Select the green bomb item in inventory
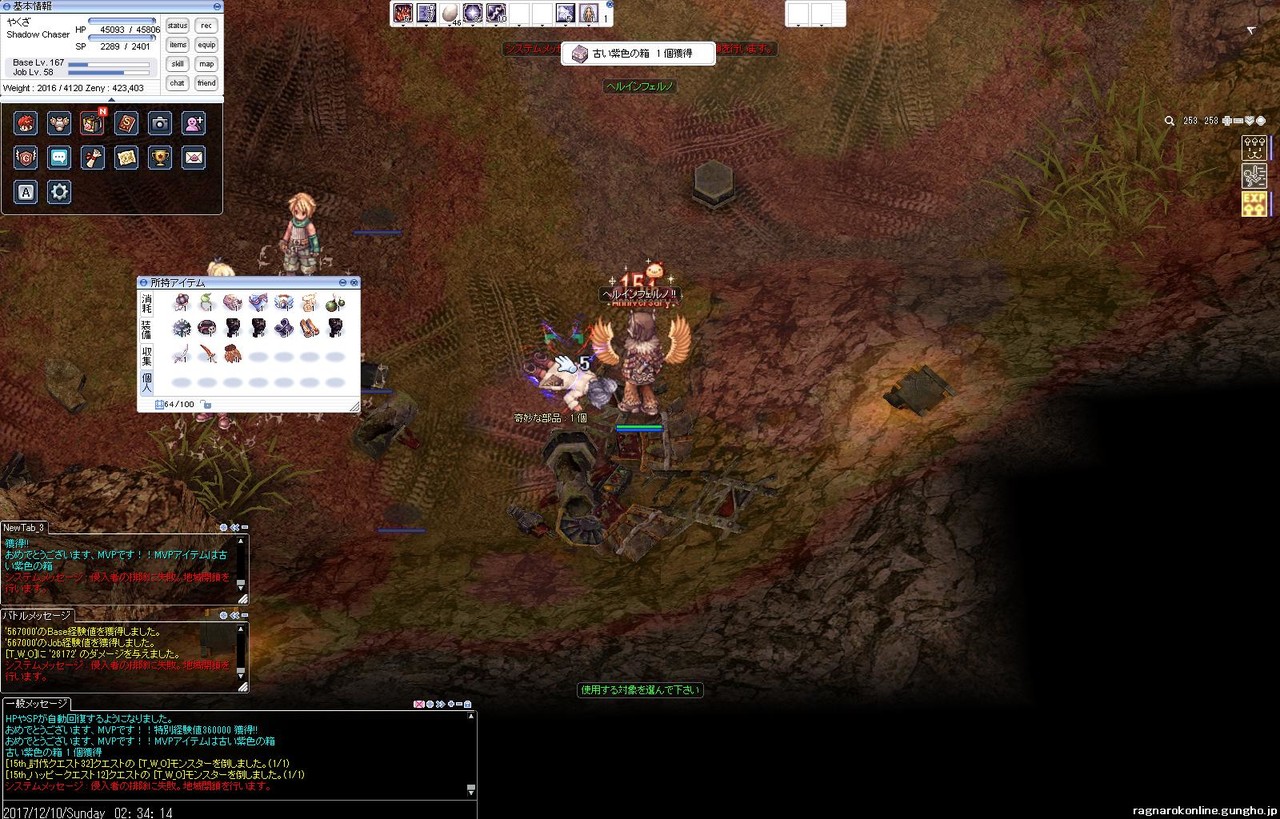Viewport: 1280px width, 819px height. tap(335, 302)
